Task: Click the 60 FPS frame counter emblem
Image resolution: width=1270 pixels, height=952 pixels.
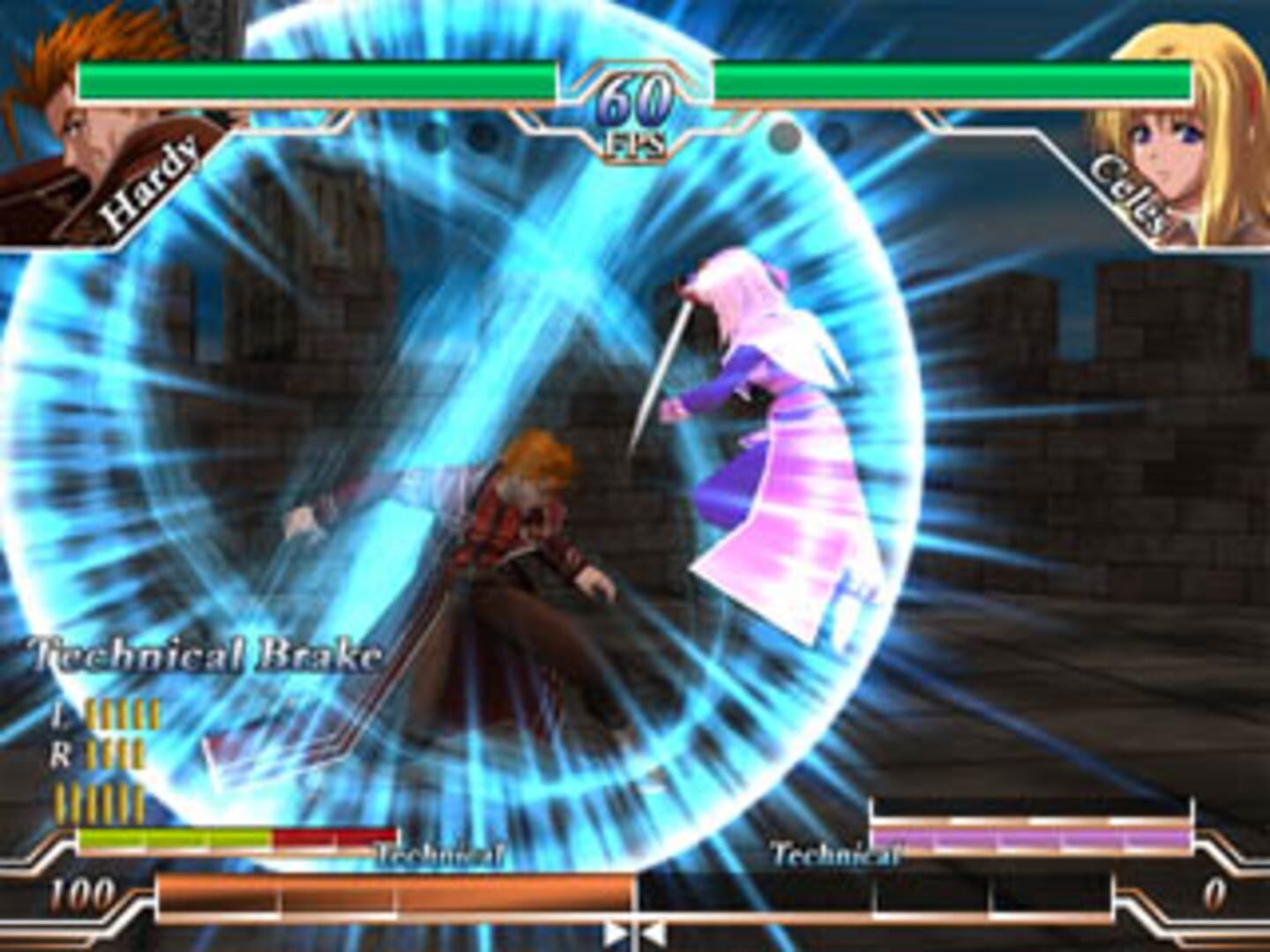Action: (x=633, y=106)
